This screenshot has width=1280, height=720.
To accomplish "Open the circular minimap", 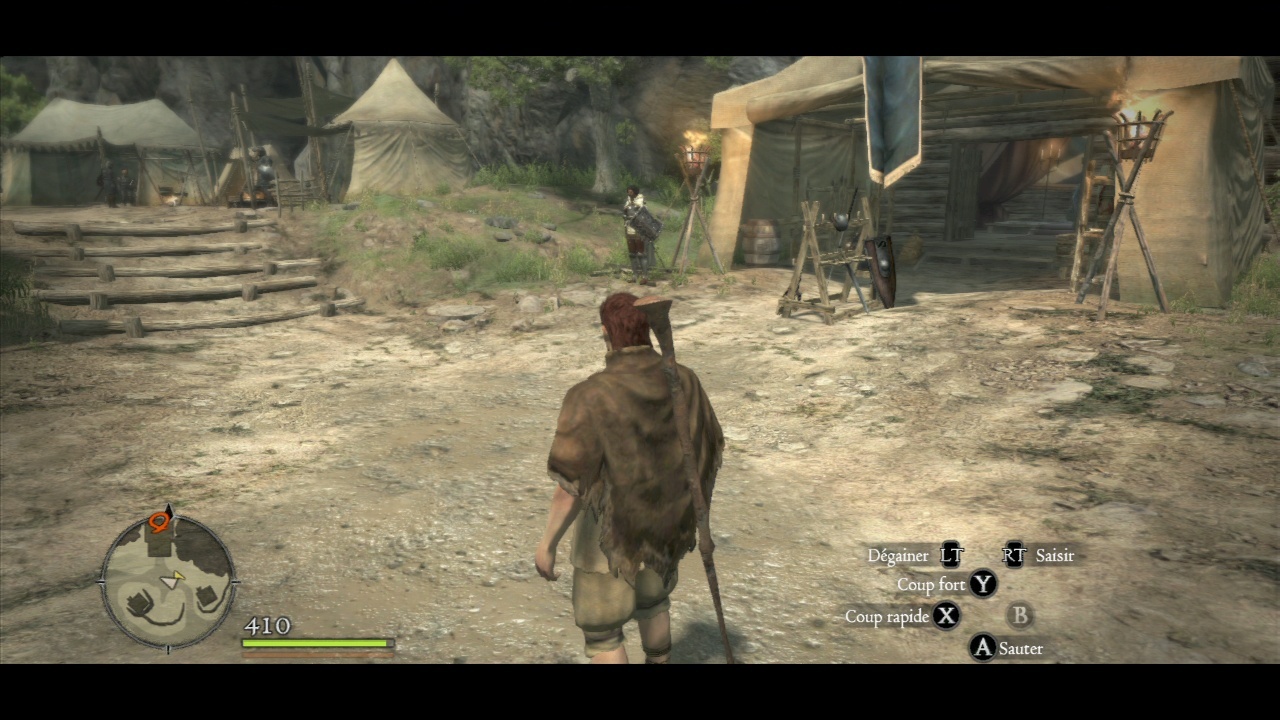I will point(167,582).
